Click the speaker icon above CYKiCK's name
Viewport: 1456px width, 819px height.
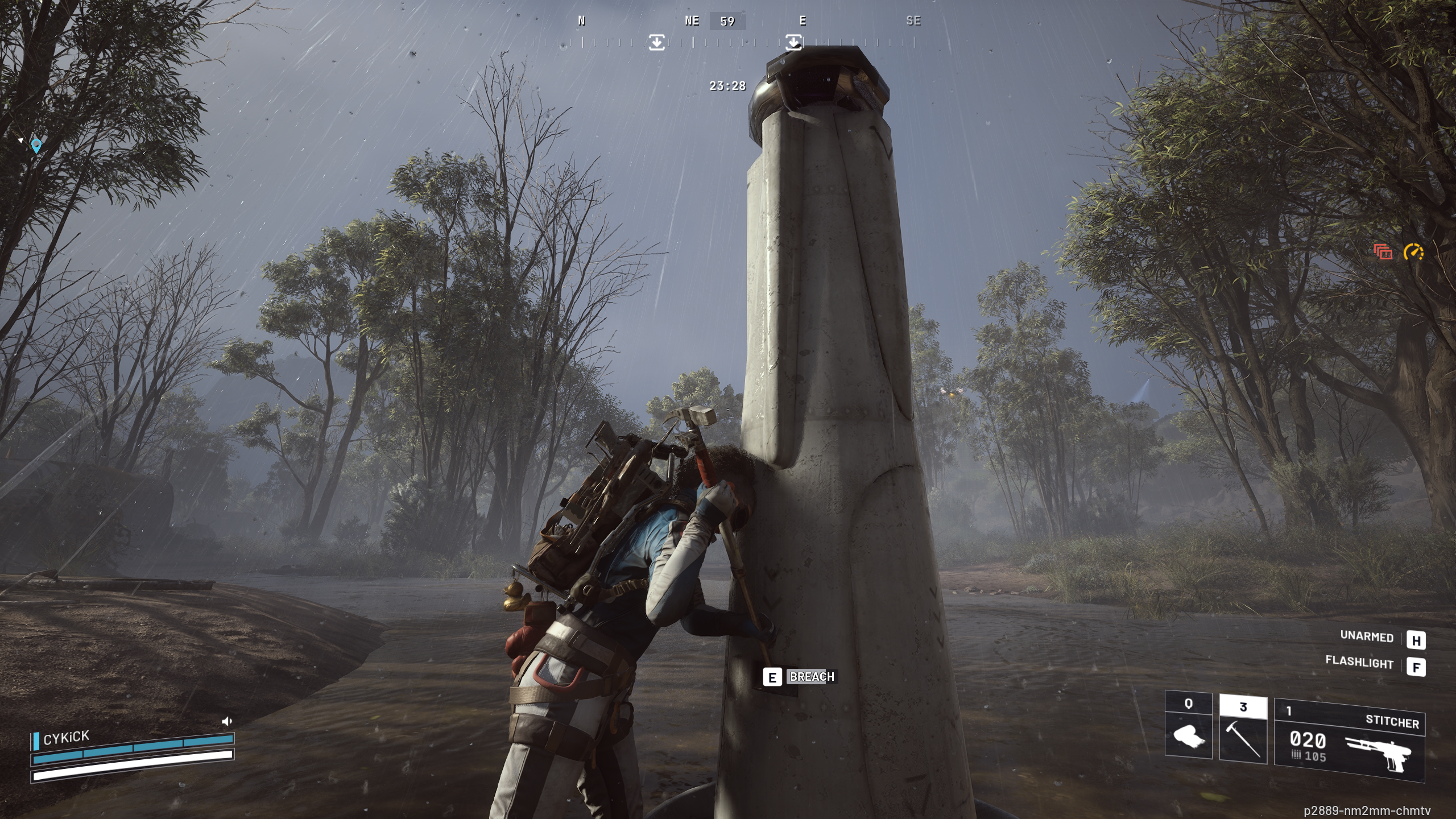point(226,722)
